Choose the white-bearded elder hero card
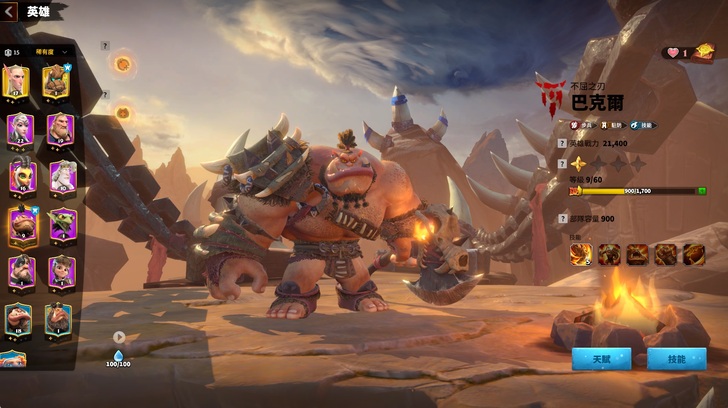 tap(59, 176)
